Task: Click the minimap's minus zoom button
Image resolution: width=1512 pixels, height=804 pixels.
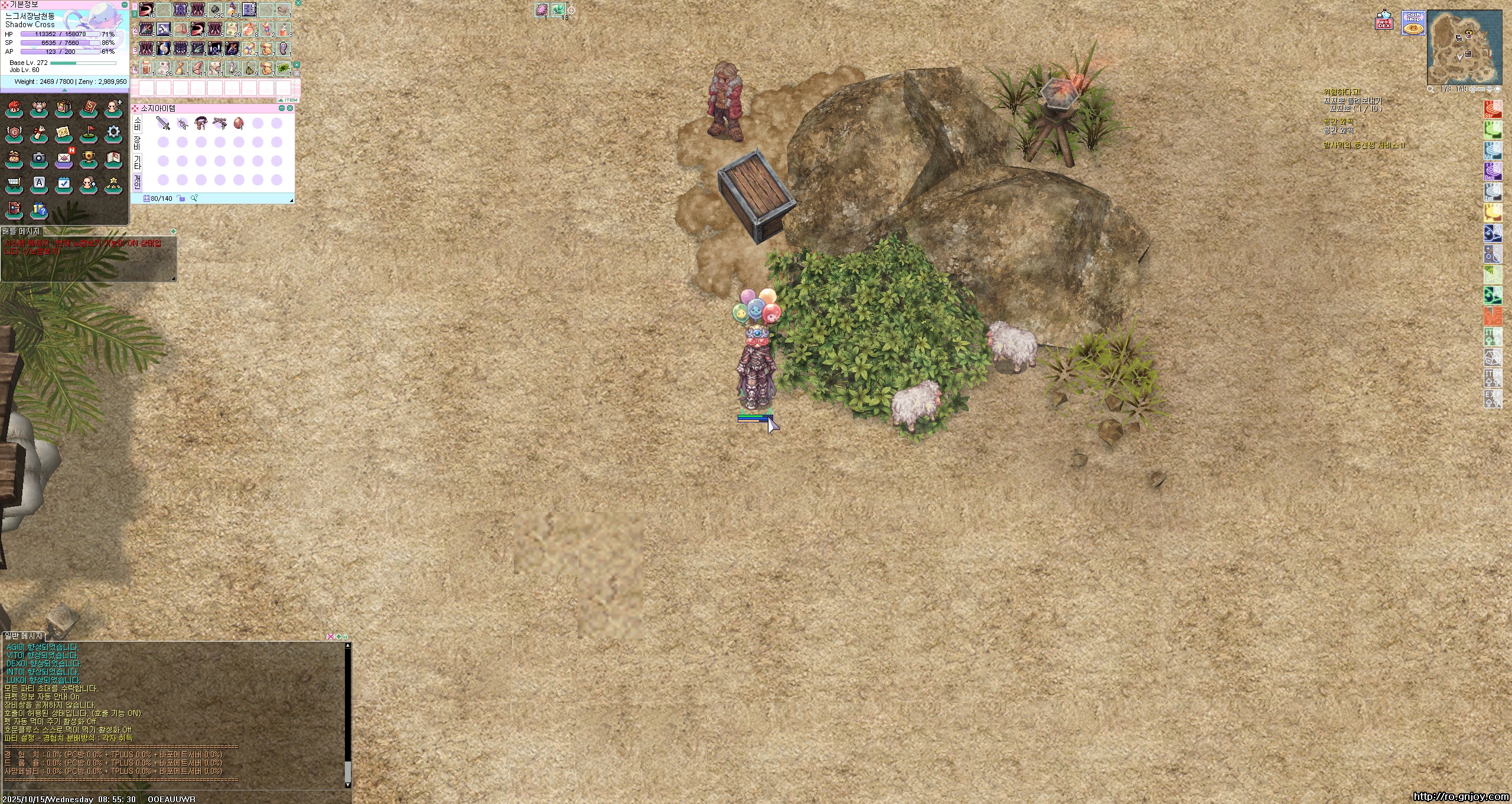Action: (x=1481, y=89)
